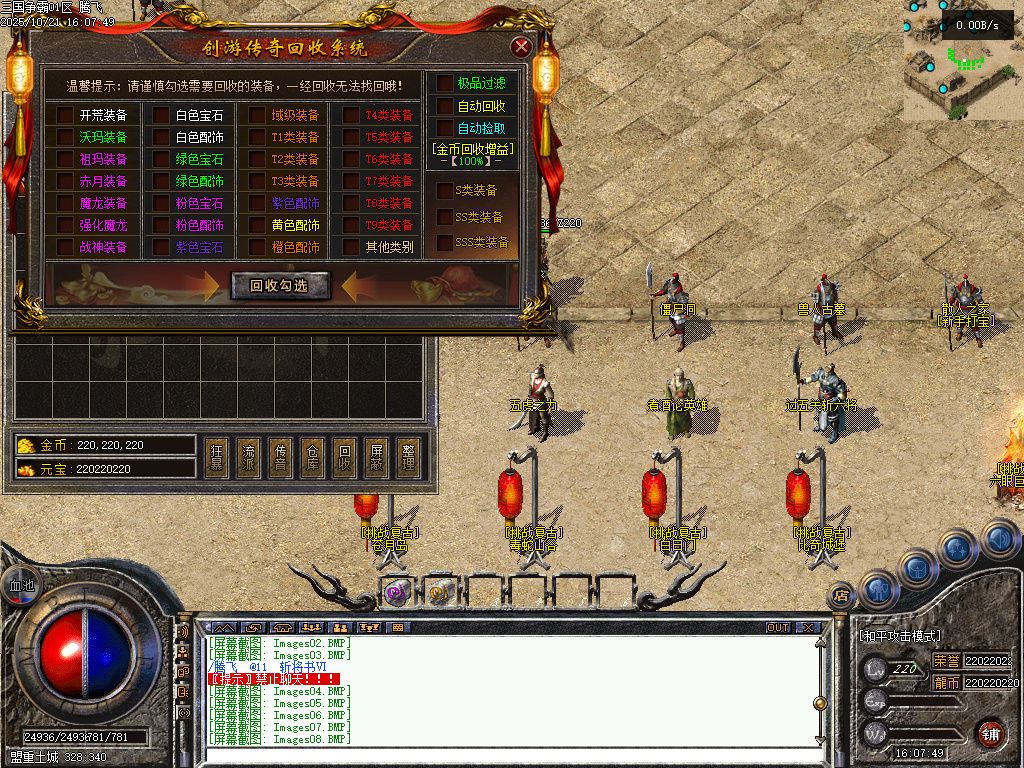Activate the 狂暴 button
1024x768 pixels.
tap(217, 457)
